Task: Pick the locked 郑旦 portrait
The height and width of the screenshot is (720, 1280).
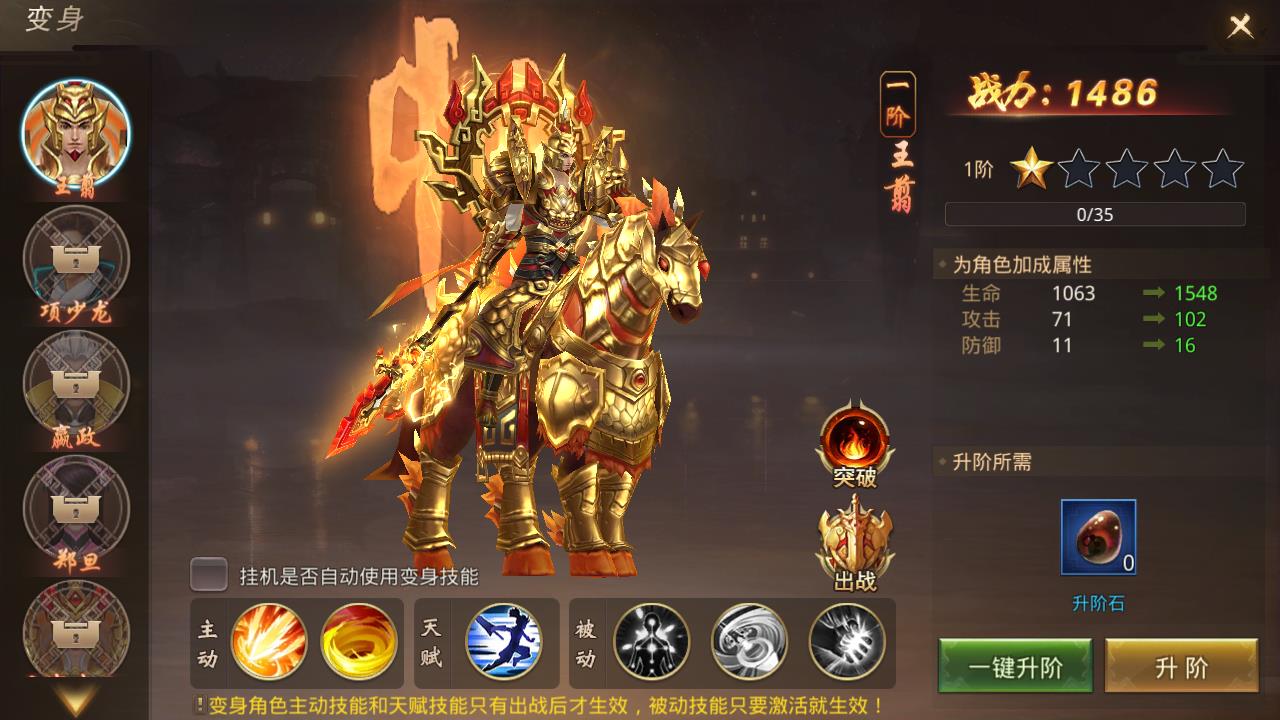Action: [76, 508]
